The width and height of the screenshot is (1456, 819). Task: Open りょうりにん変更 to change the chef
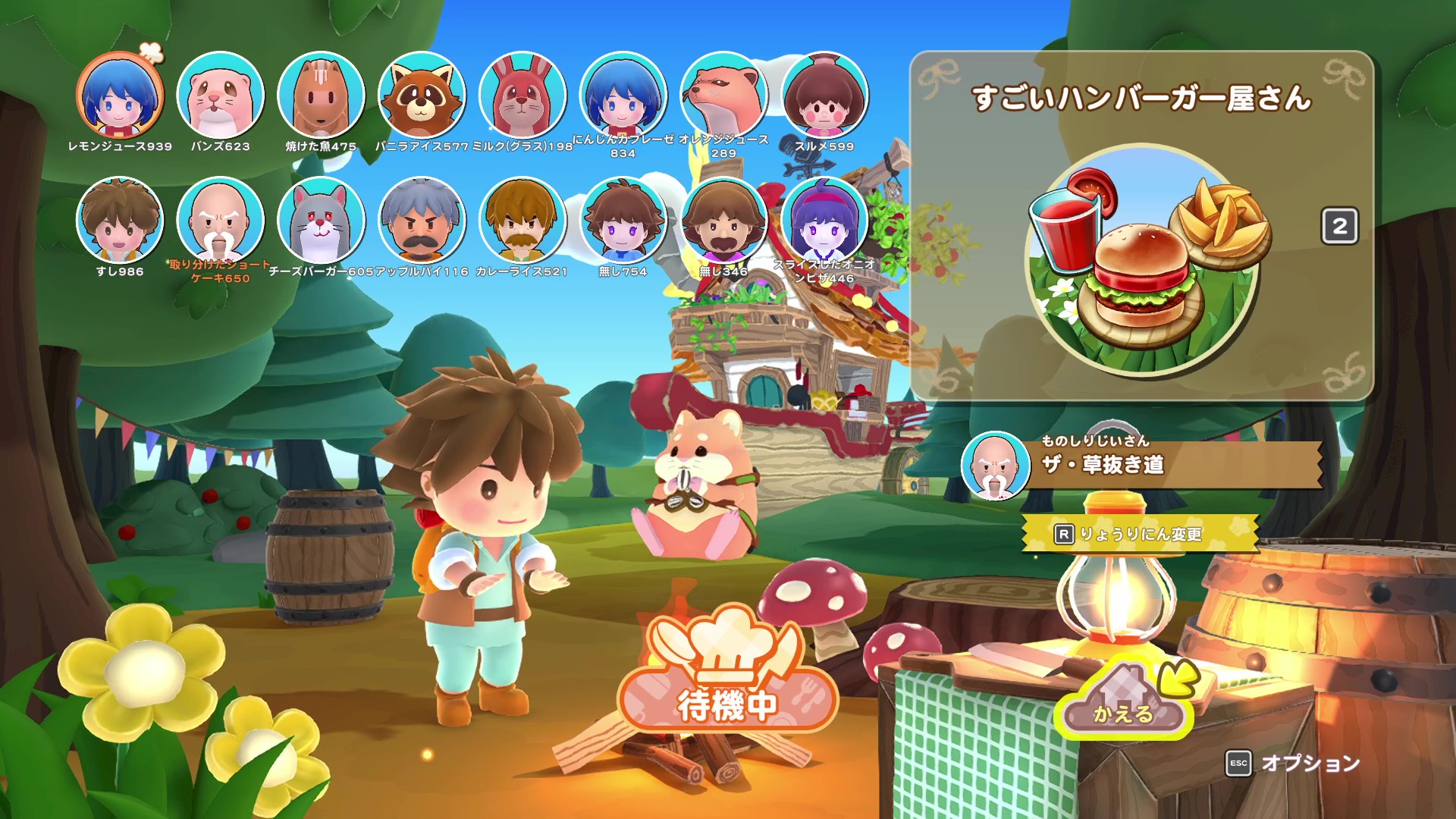point(1139,534)
